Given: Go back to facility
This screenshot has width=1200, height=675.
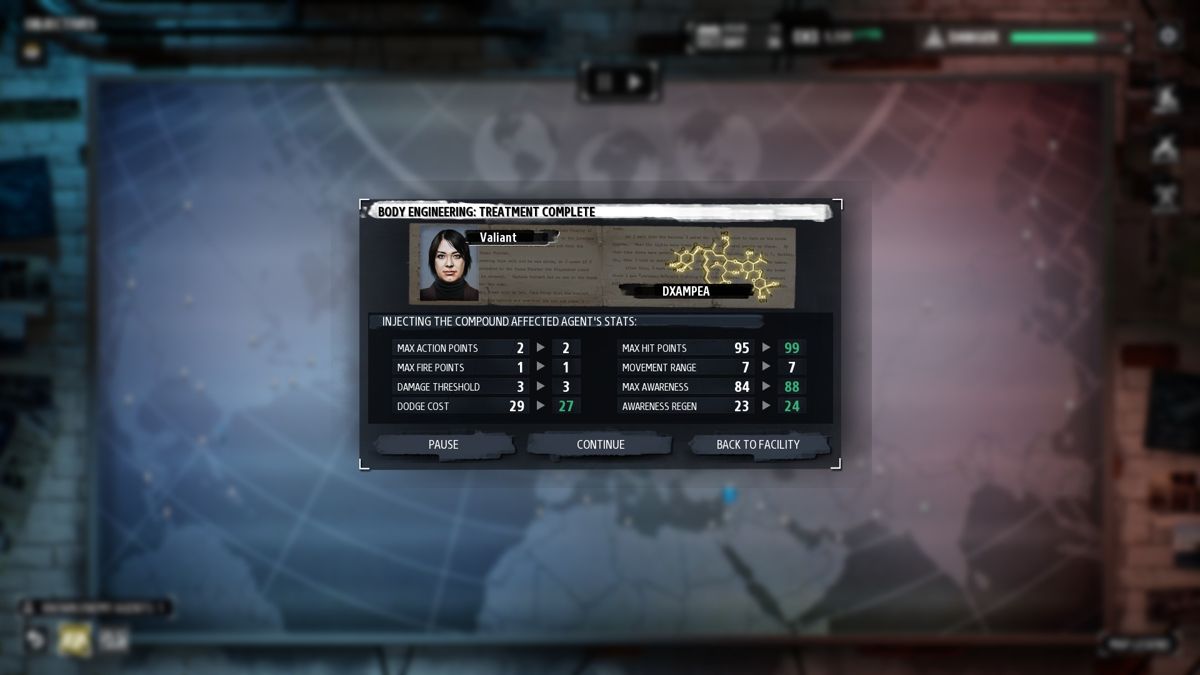Looking at the screenshot, I should [x=758, y=445].
